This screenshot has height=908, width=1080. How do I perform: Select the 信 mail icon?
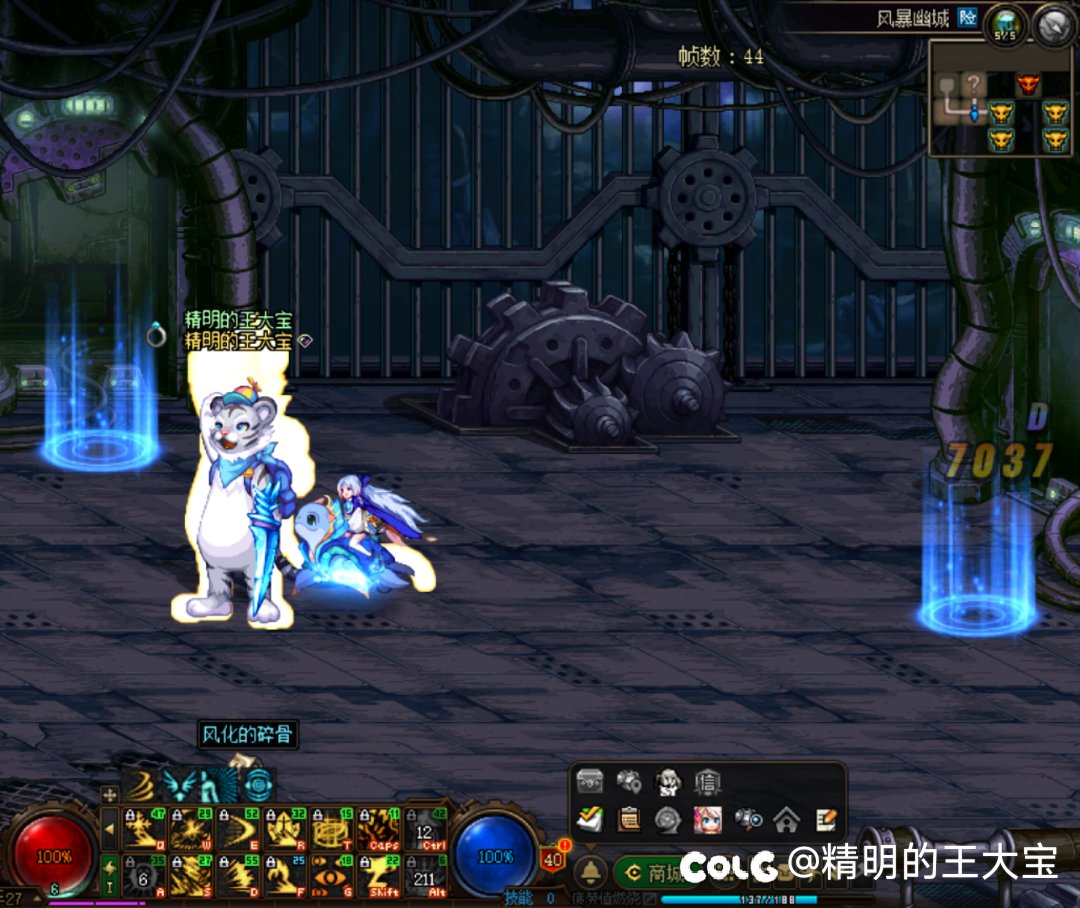pos(707,782)
